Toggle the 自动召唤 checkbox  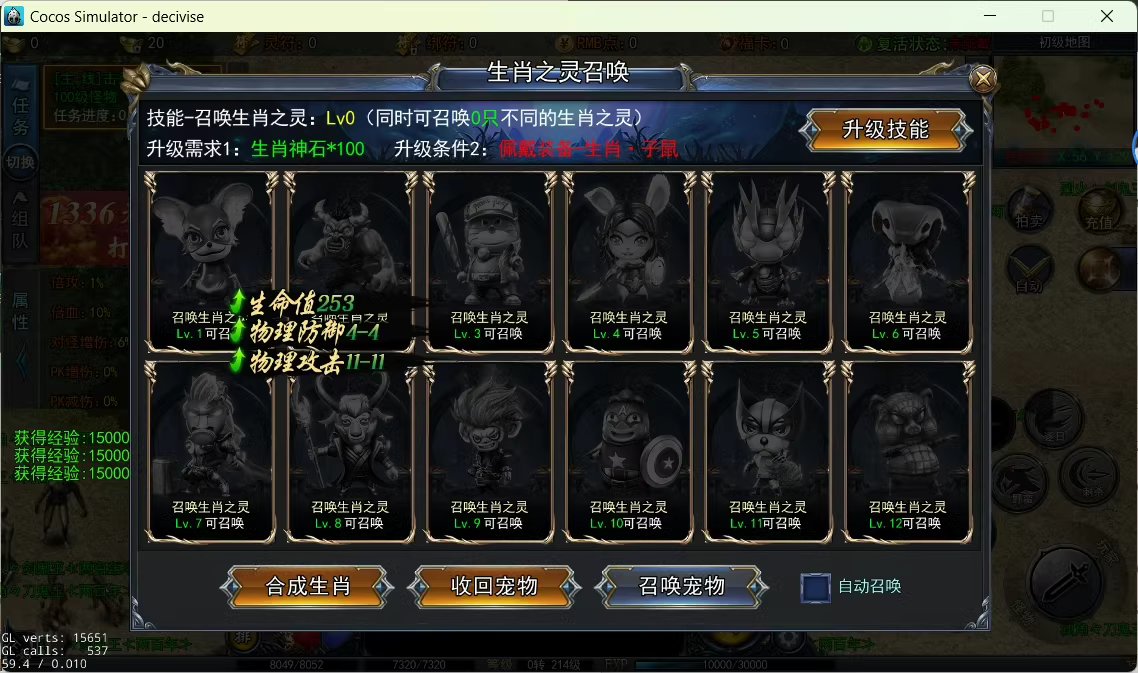click(816, 587)
